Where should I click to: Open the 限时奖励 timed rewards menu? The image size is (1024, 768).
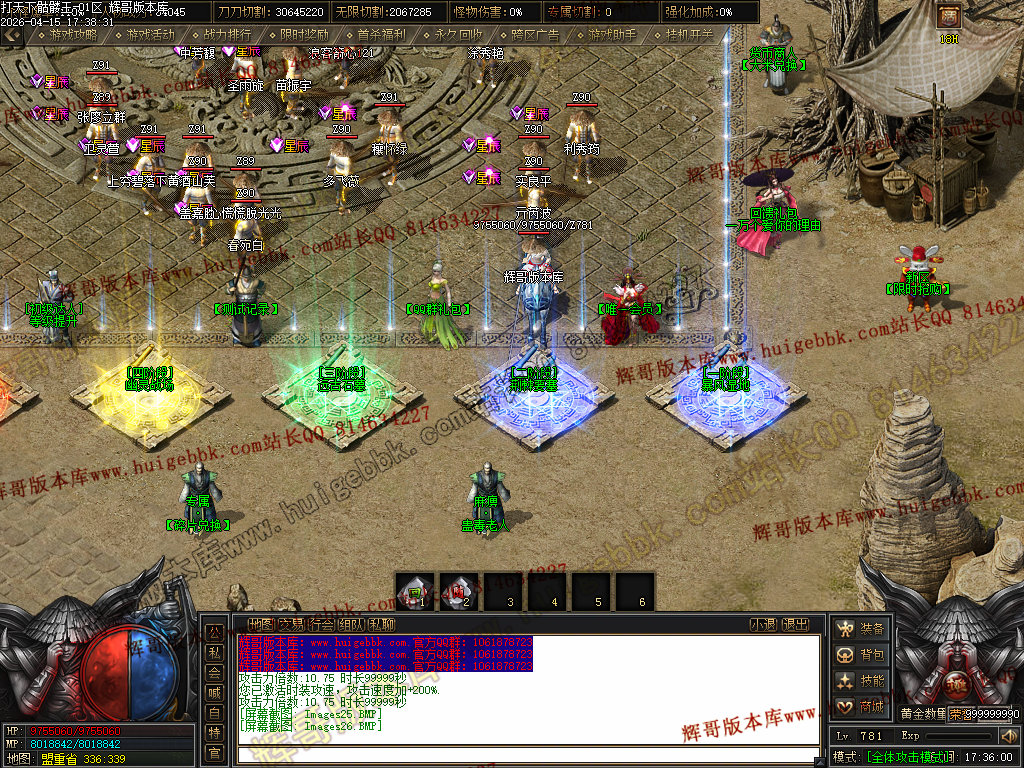point(304,35)
